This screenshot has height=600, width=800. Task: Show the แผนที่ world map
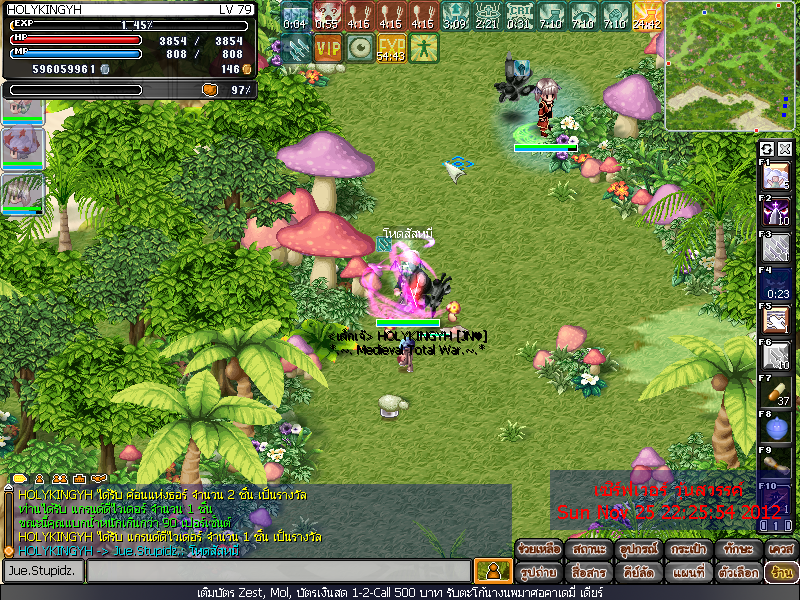(x=687, y=573)
